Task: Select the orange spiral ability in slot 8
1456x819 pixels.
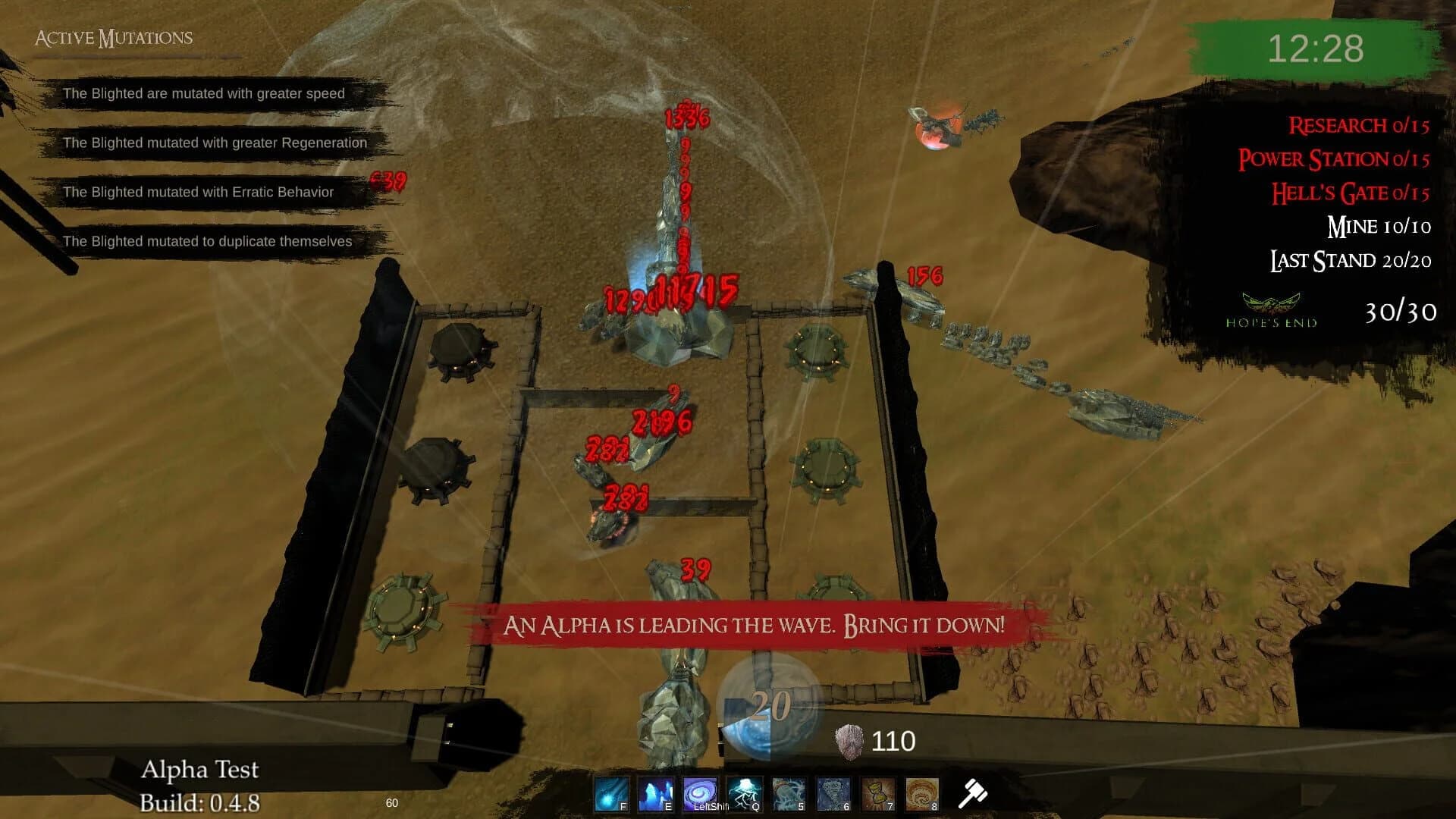Action: [x=922, y=792]
